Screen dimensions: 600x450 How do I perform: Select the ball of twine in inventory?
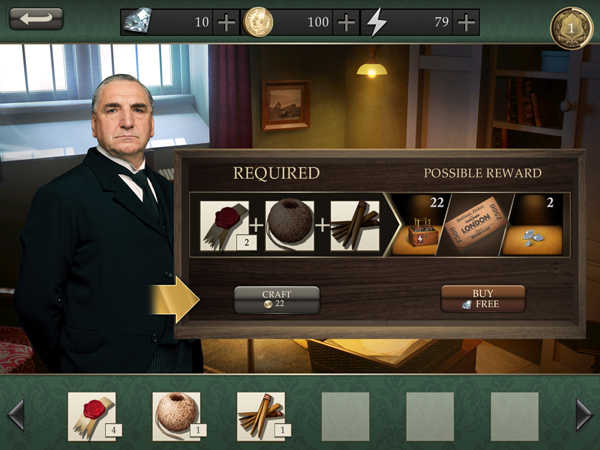(x=176, y=415)
